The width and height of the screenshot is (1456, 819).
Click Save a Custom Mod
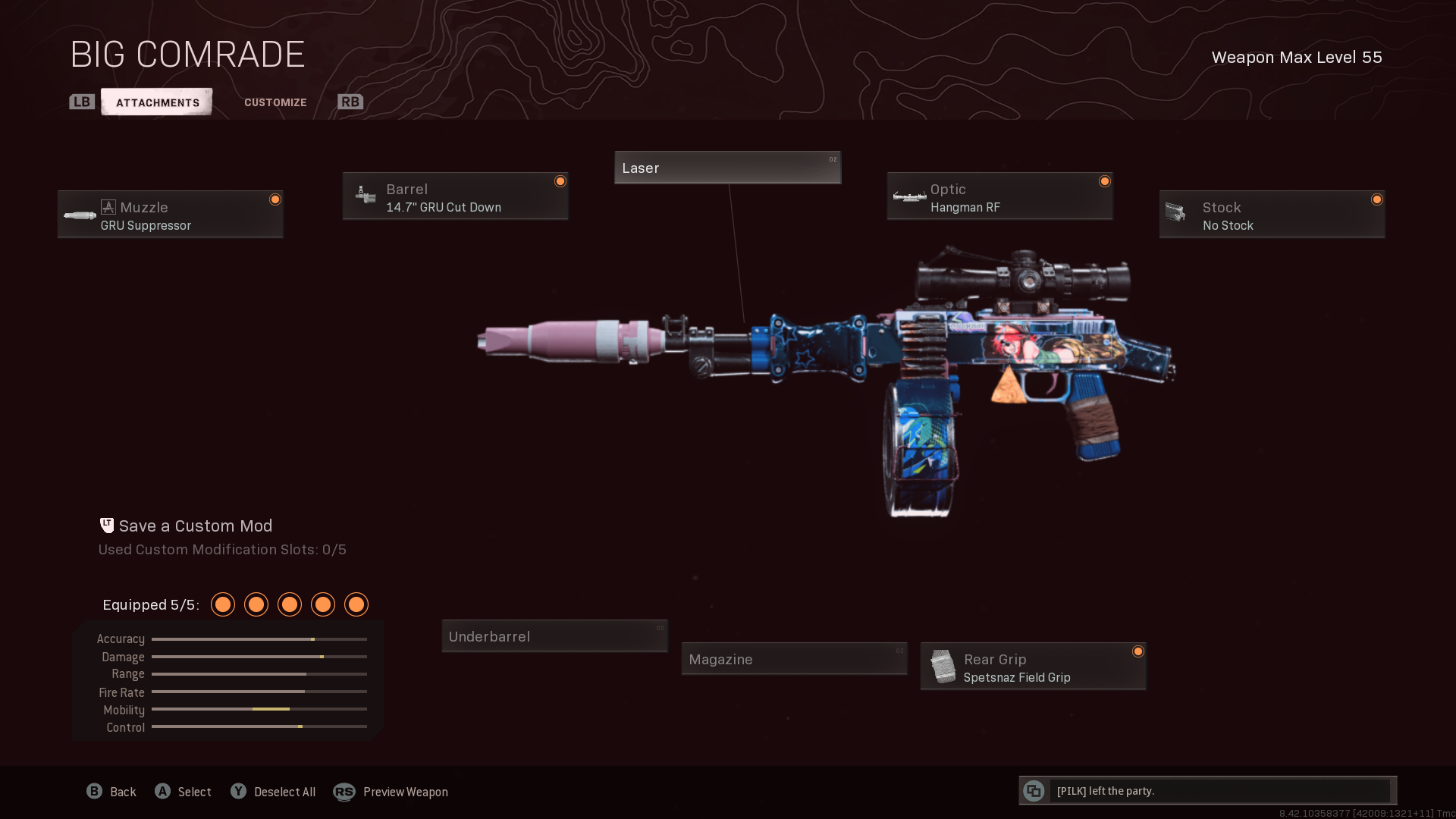pos(195,526)
